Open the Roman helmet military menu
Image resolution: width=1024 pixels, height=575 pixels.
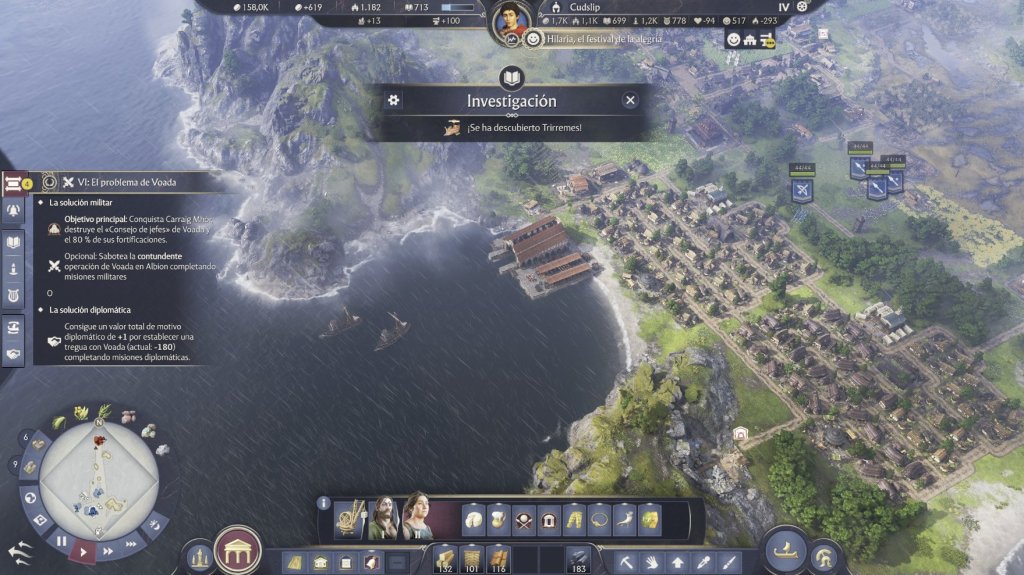pos(827,556)
